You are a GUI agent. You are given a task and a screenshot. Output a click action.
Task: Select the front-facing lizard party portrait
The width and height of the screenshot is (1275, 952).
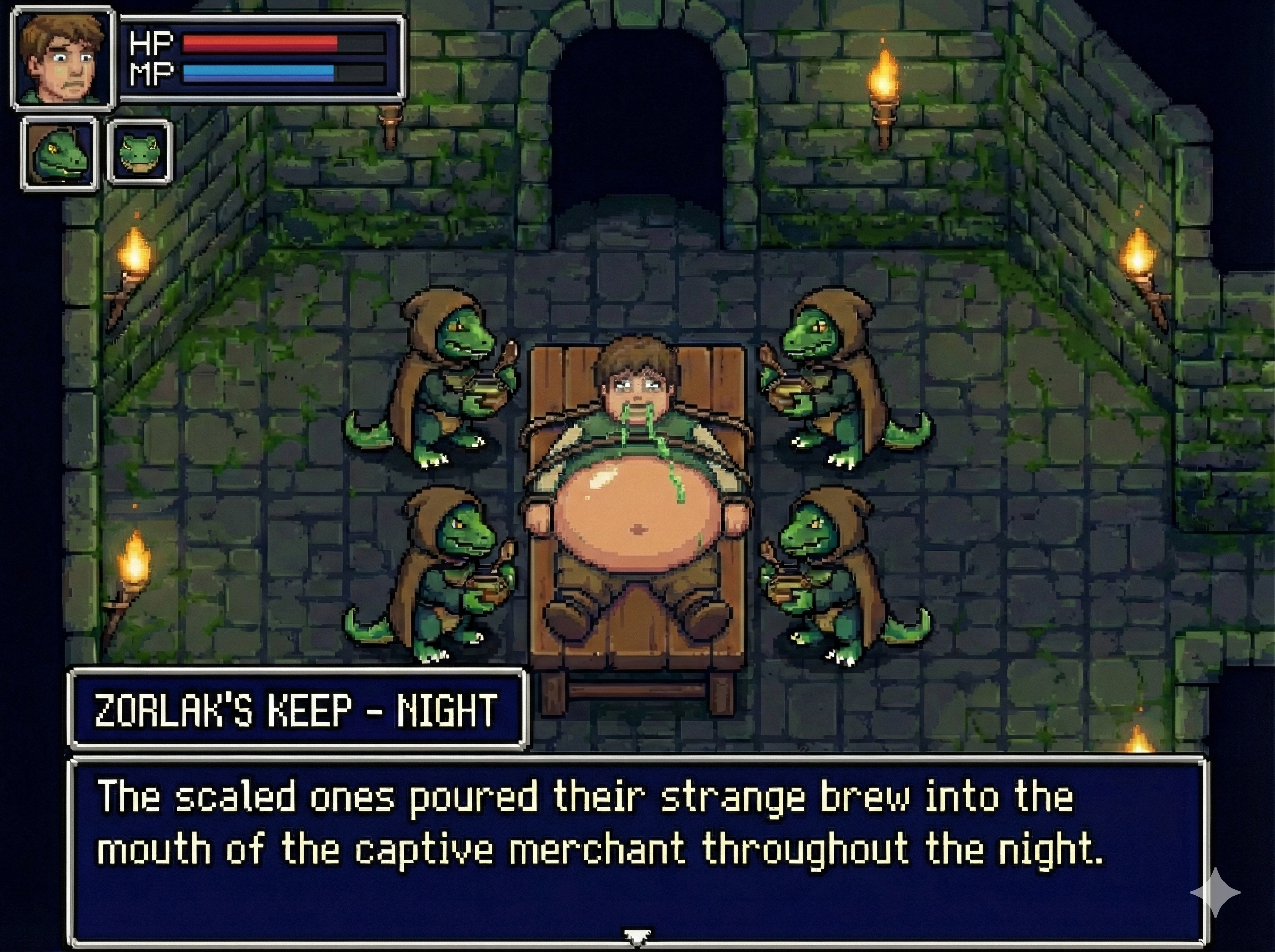140,152
